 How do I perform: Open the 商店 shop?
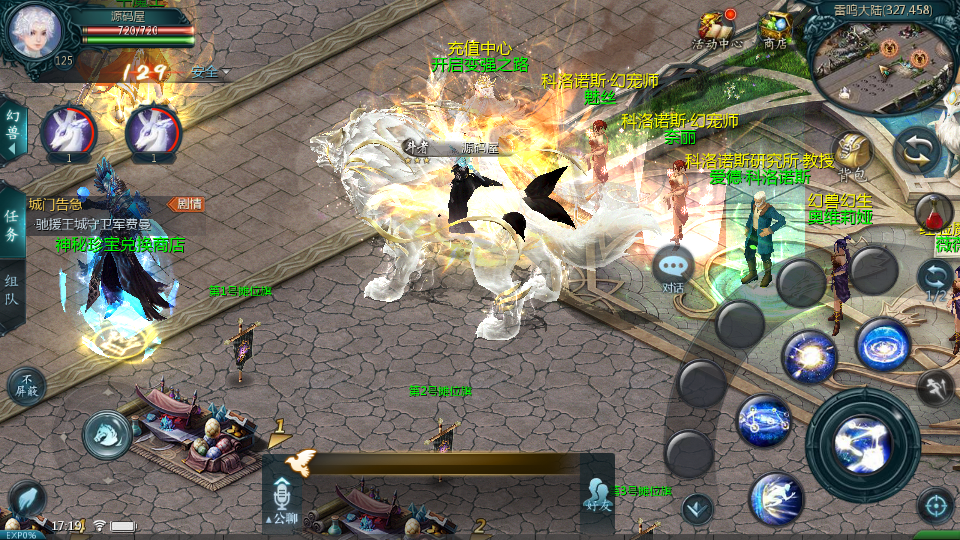775,30
